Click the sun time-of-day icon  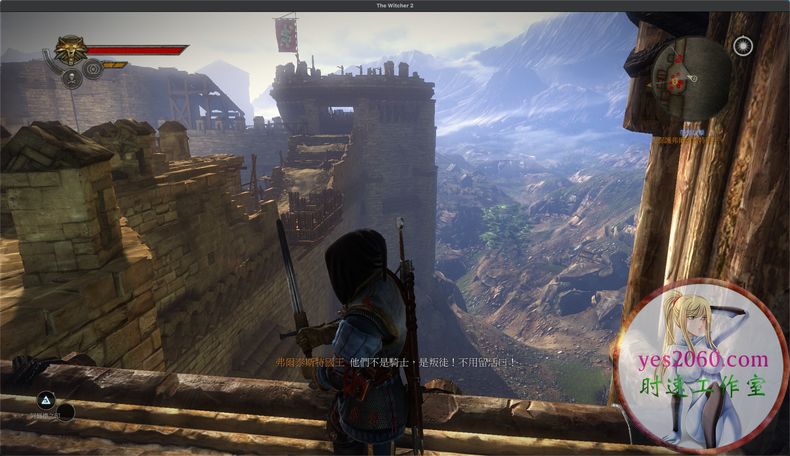742,45
